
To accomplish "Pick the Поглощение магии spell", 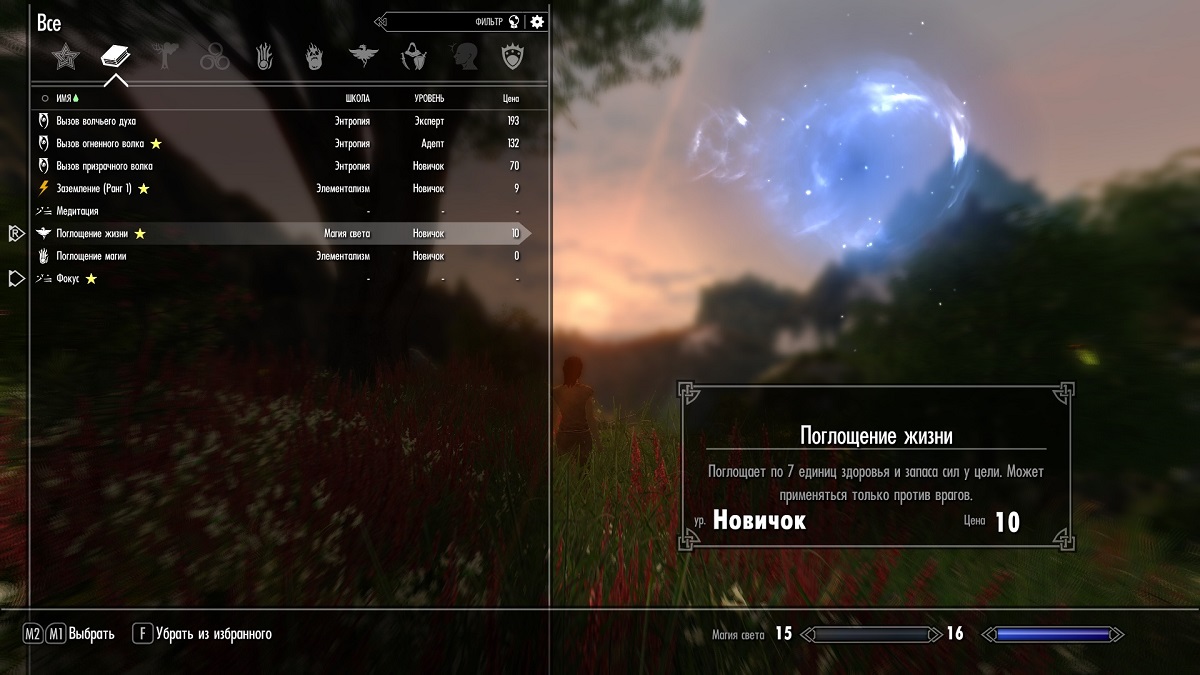I will 91,256.
